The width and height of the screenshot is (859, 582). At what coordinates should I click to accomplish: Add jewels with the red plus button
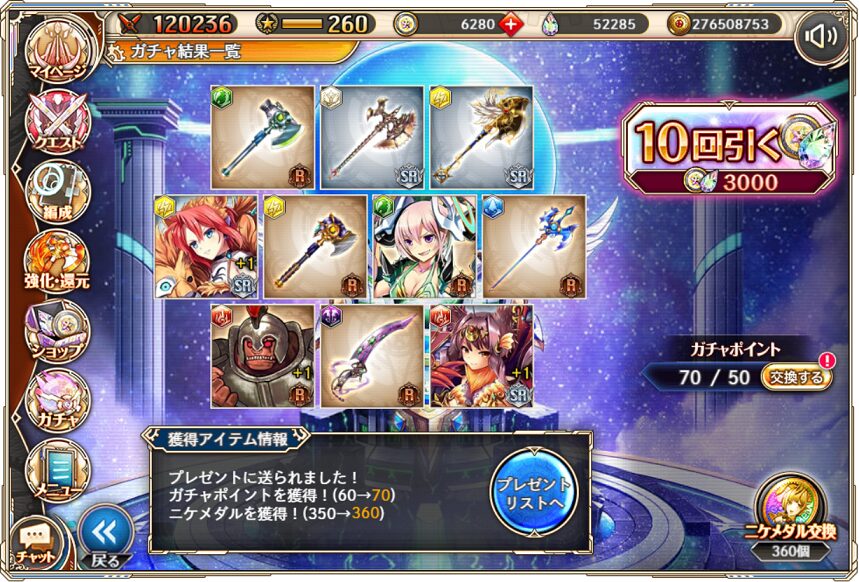512,24
